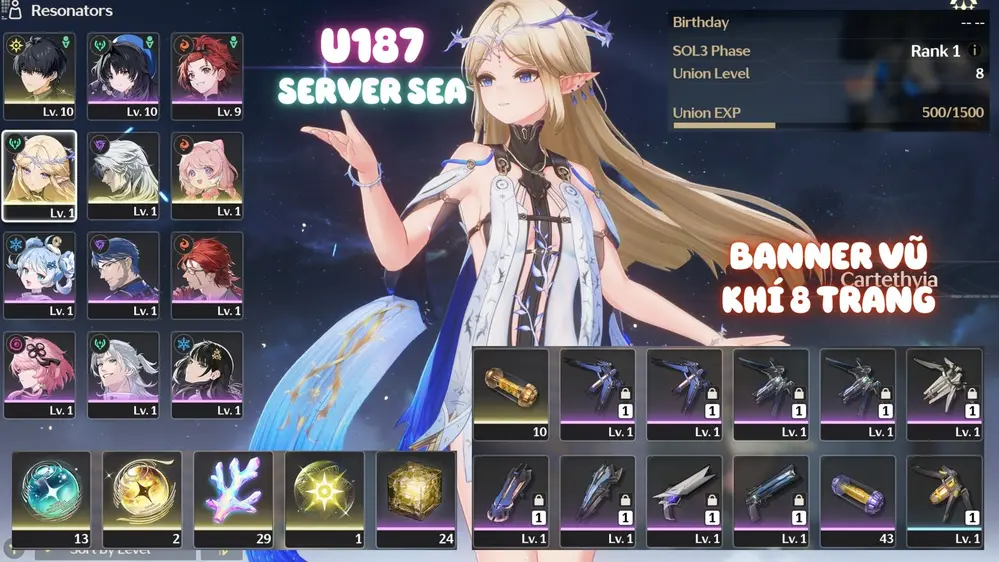This screenshot has height=562, width=999.
Task: Choose the black-haired Glacio resonator with gold hairpin
Action: 207,374
